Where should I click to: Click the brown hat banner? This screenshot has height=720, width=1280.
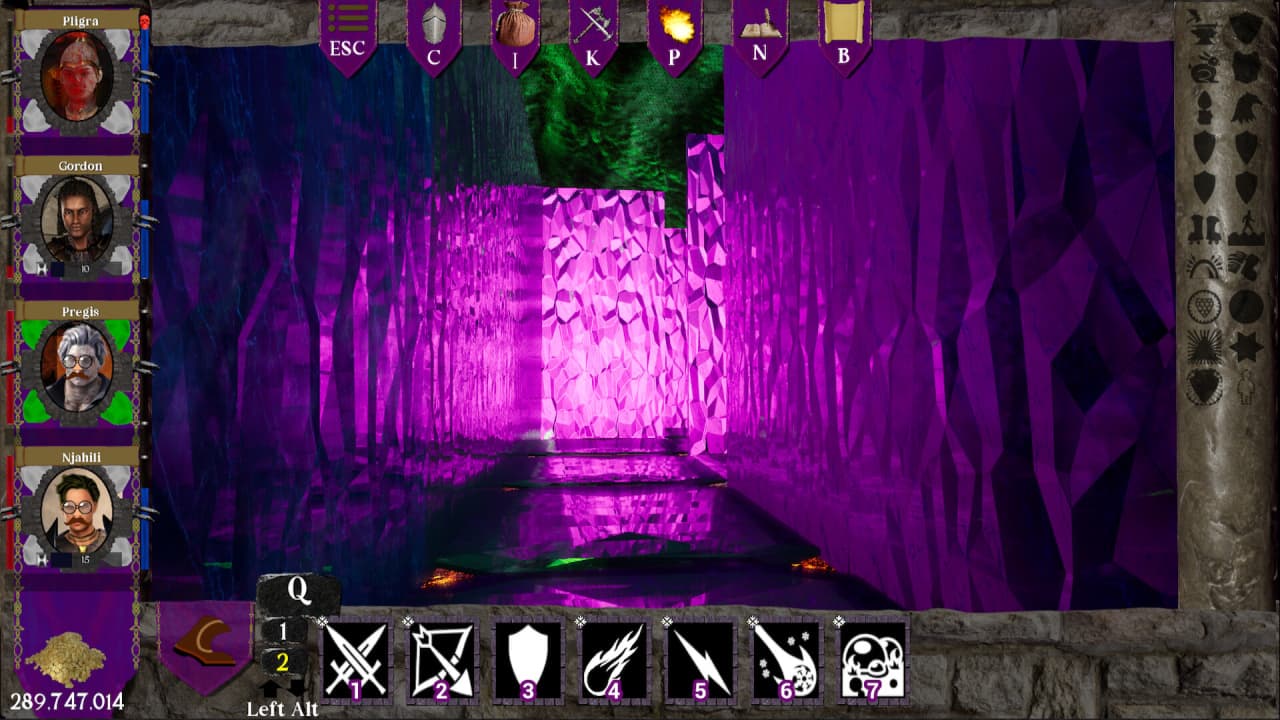click(205, 645)
